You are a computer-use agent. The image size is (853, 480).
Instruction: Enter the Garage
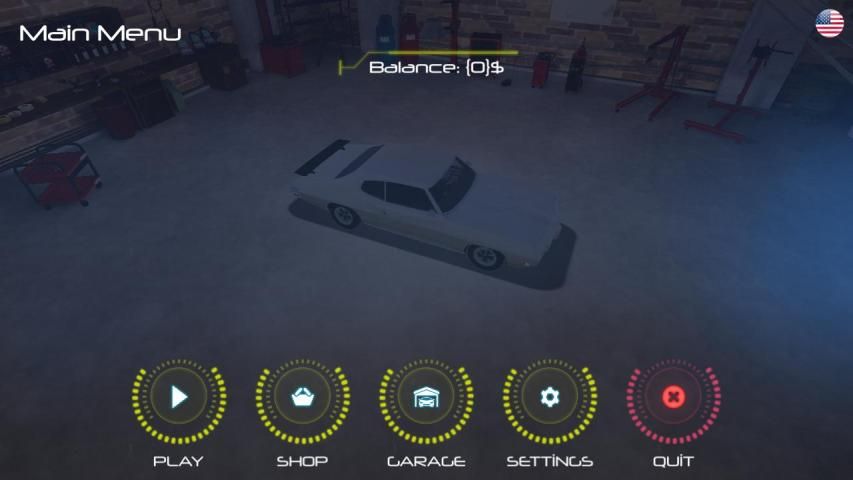coord(426,398)
